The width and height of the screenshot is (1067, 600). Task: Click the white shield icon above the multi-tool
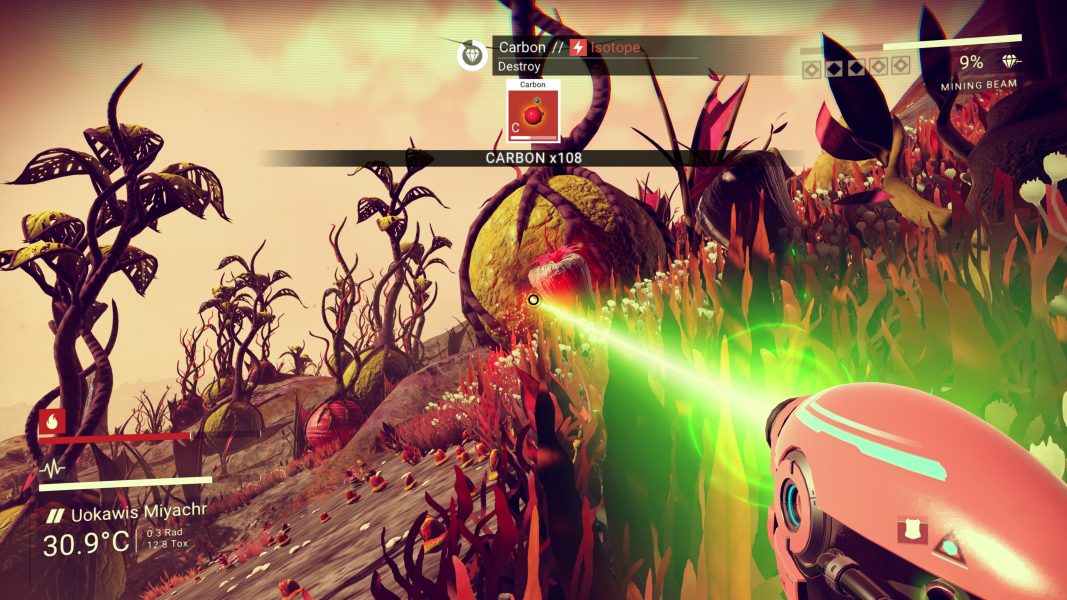(x=911, y=529)
